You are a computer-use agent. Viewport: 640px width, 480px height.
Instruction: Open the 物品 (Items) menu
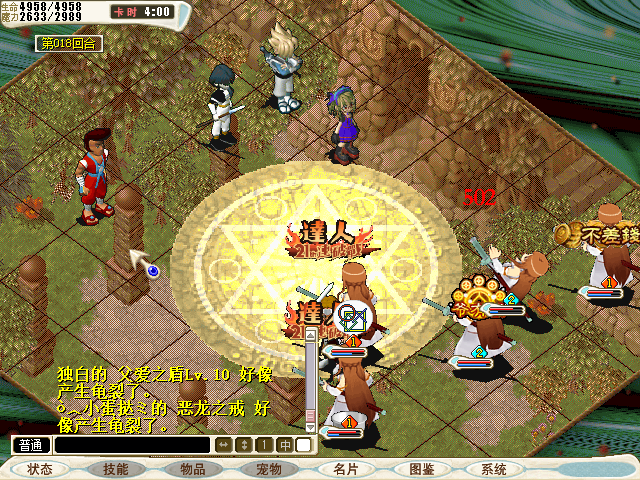[193, 469]
